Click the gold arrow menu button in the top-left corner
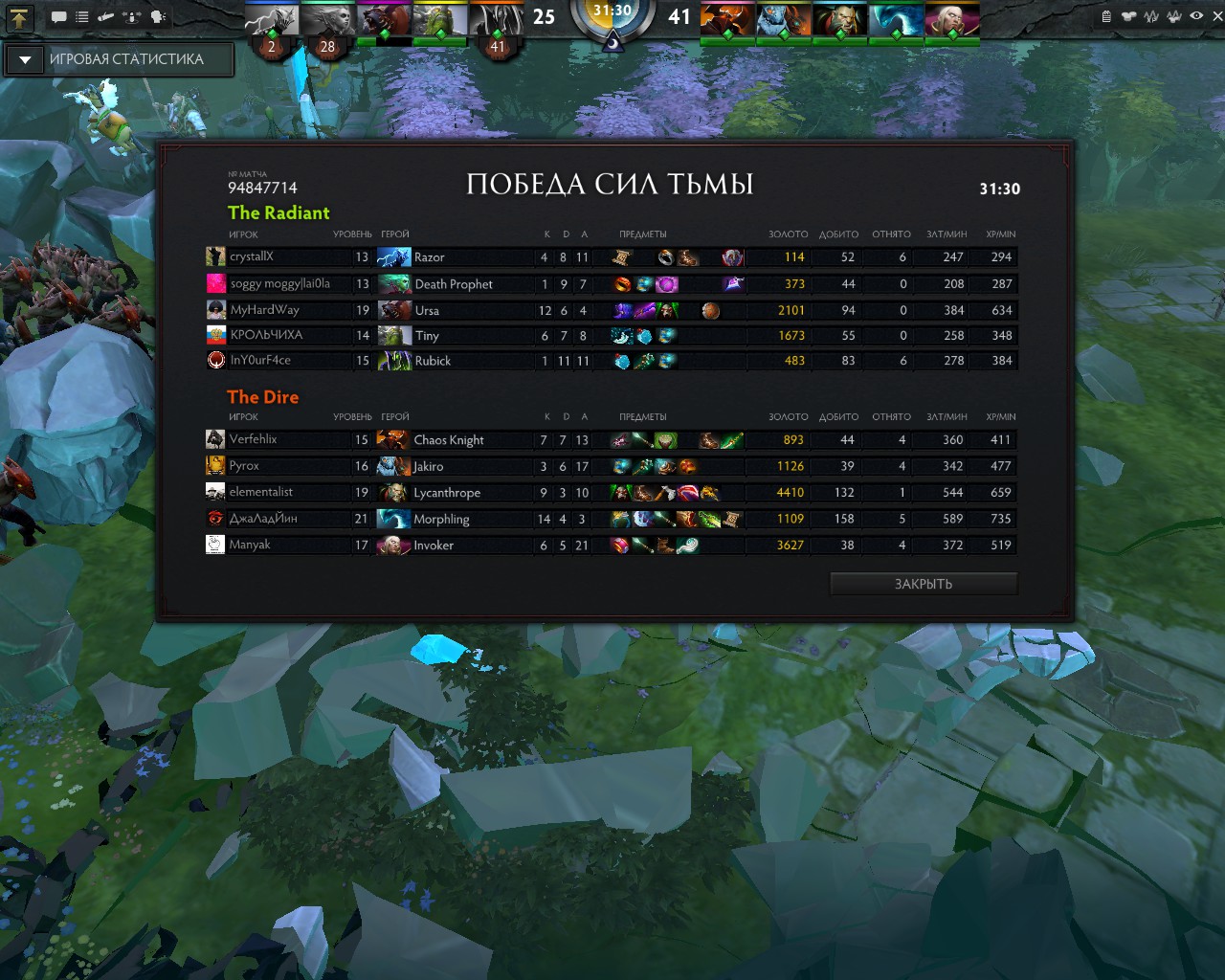 [x=20, y=16]
